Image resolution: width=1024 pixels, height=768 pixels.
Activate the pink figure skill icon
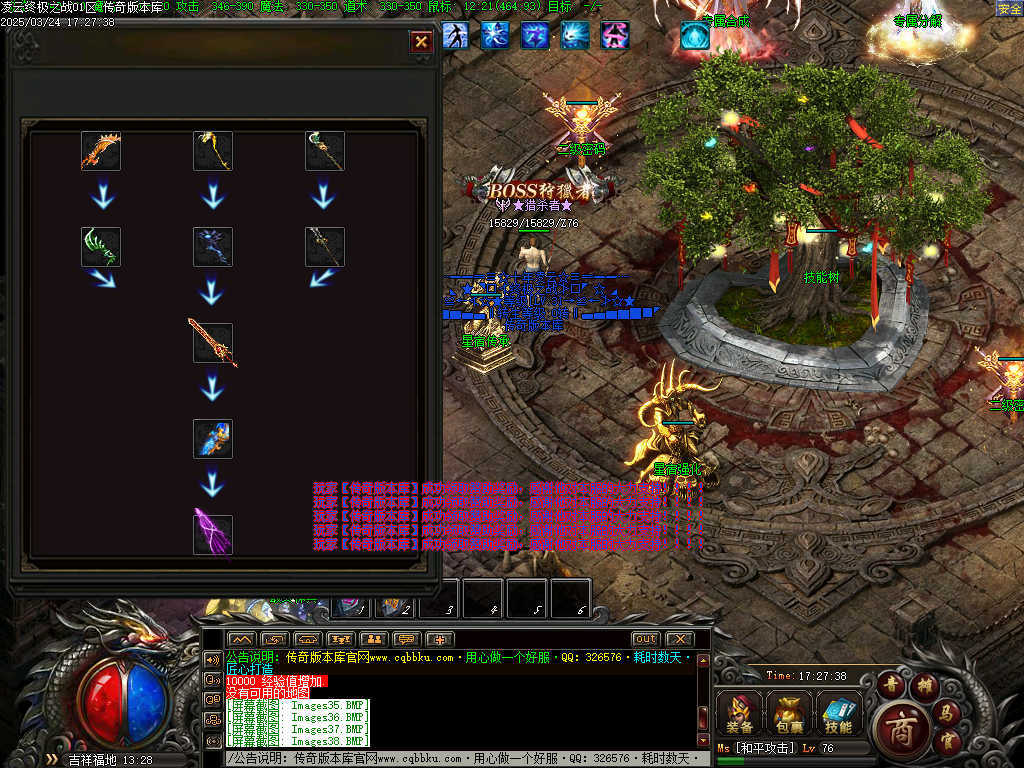point(615,36)
